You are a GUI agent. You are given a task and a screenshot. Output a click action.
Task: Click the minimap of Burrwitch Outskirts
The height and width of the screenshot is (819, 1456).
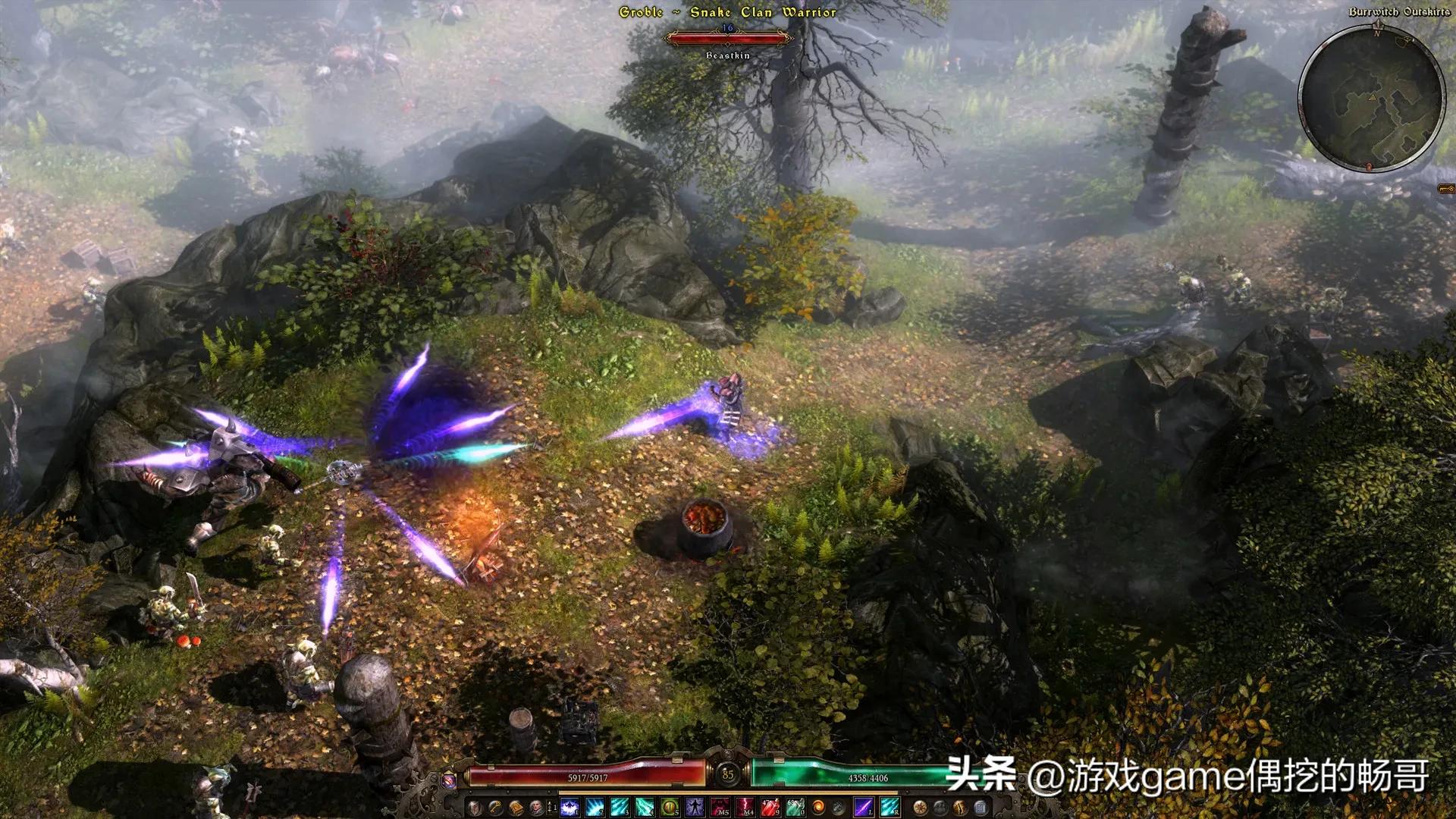click(x=1371, y=97)
